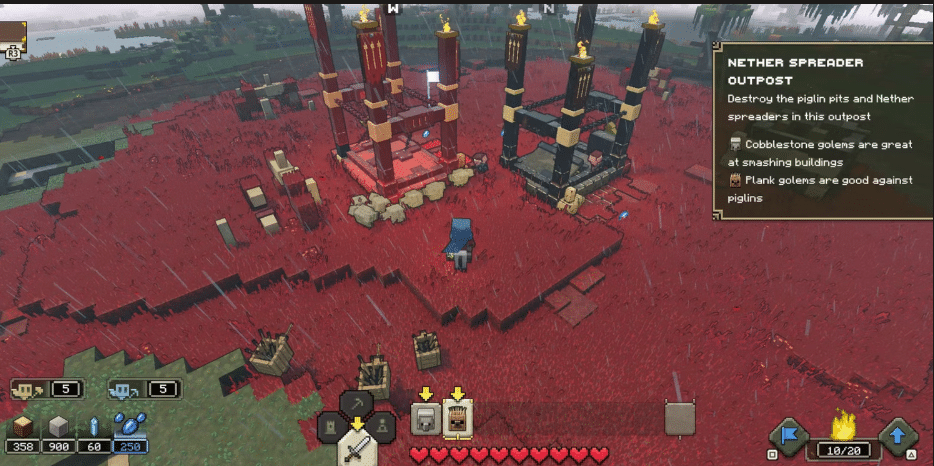This screenshot has height=466, width=934.
Task: Select the plank golem spawner slot
Action: (458, 419)
